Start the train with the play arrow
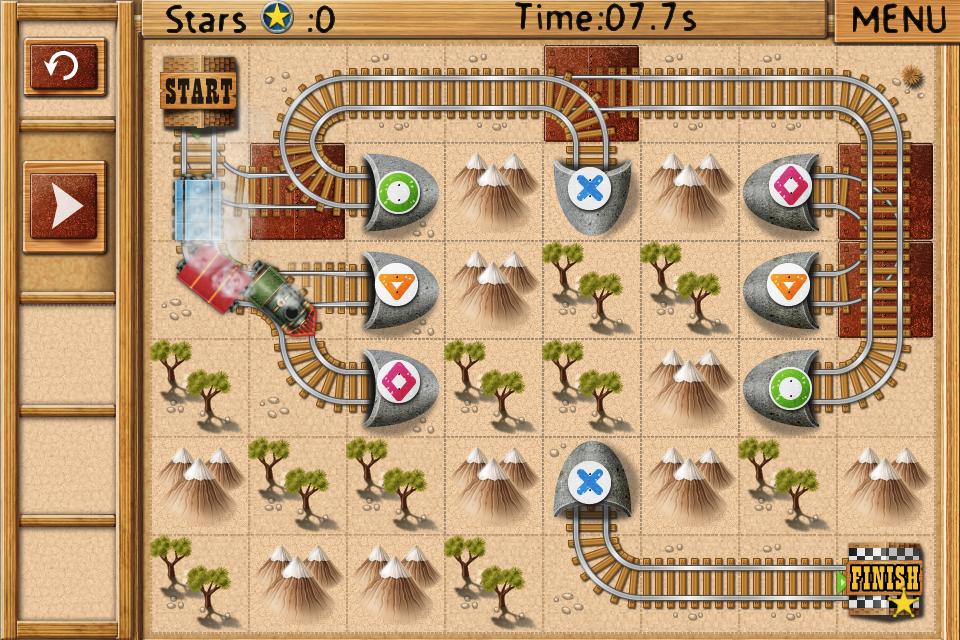960x640 pixels. coord(65,207)
